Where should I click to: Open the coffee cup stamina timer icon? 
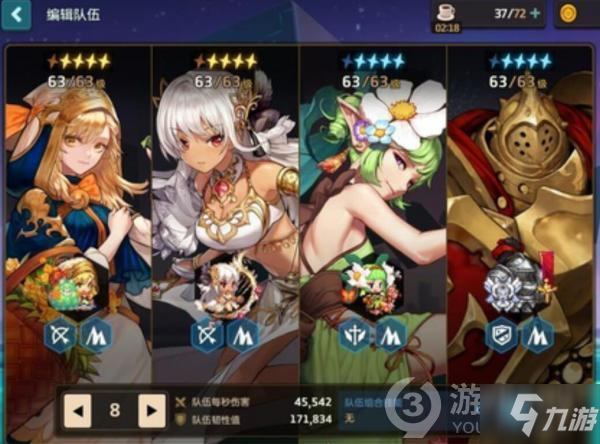point(447,11)
